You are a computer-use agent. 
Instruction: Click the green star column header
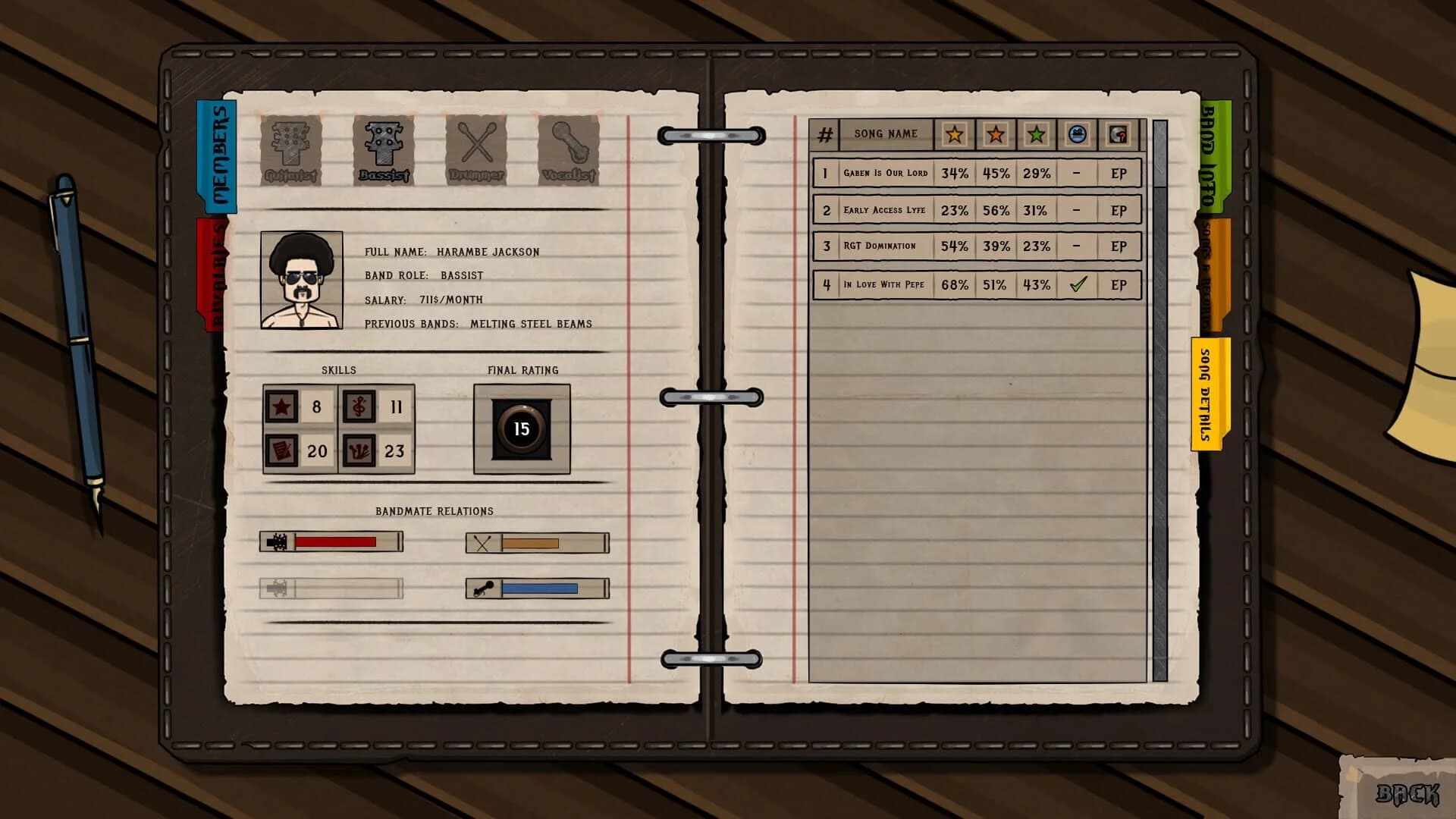tap(1037, 134)
